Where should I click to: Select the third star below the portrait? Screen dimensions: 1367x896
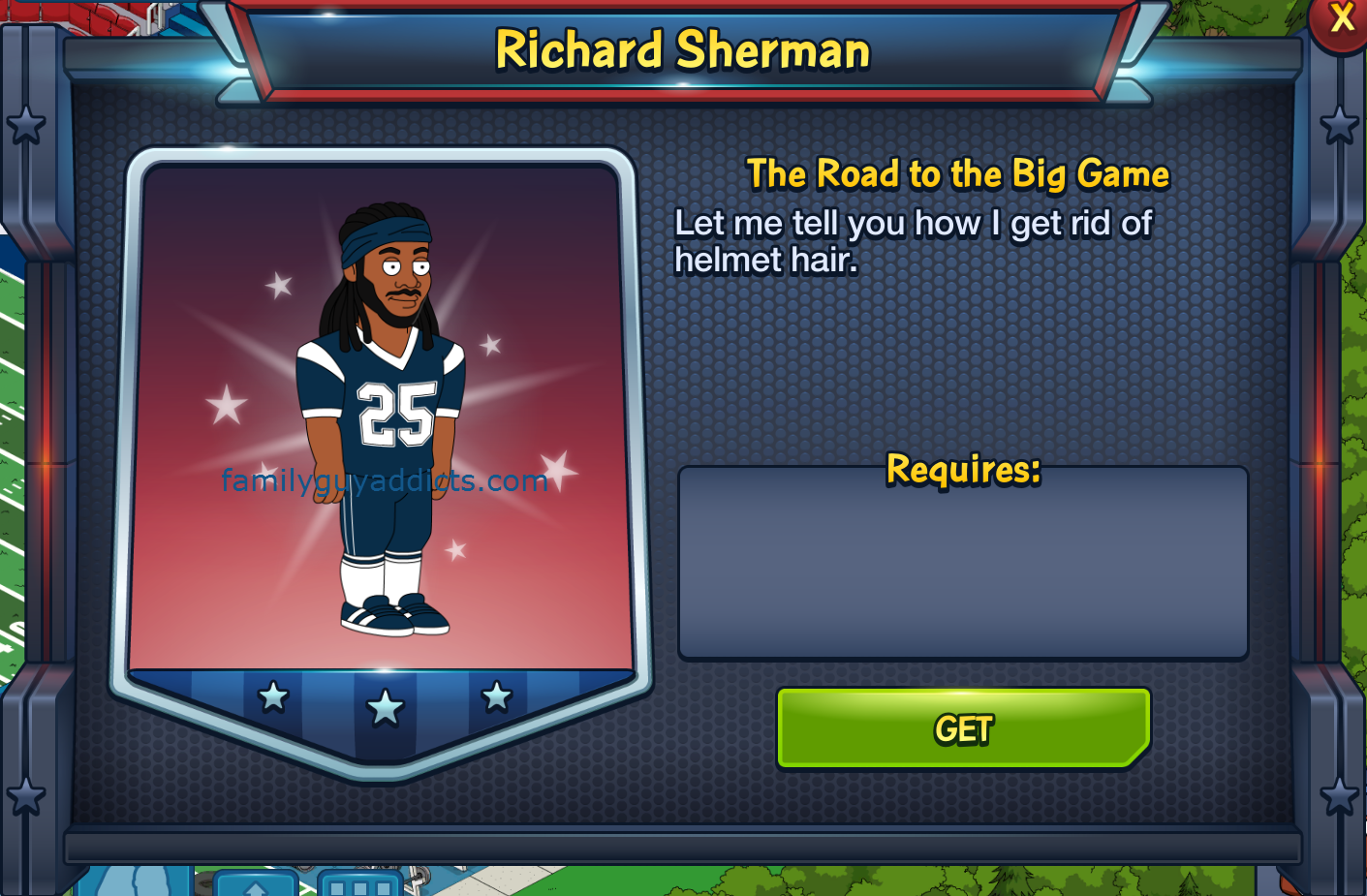click(498, 695)
